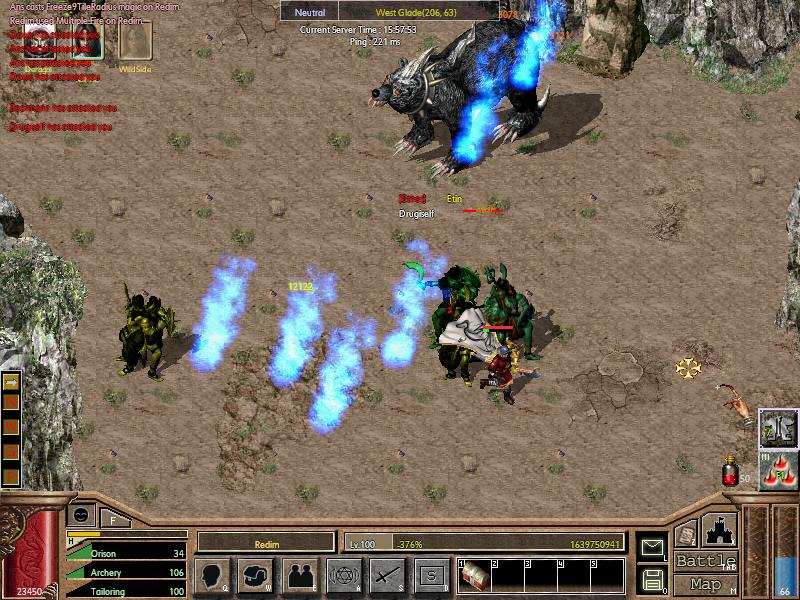
Task: Select the Multiple Fire spell icon
Action: (x=776, y=471)
